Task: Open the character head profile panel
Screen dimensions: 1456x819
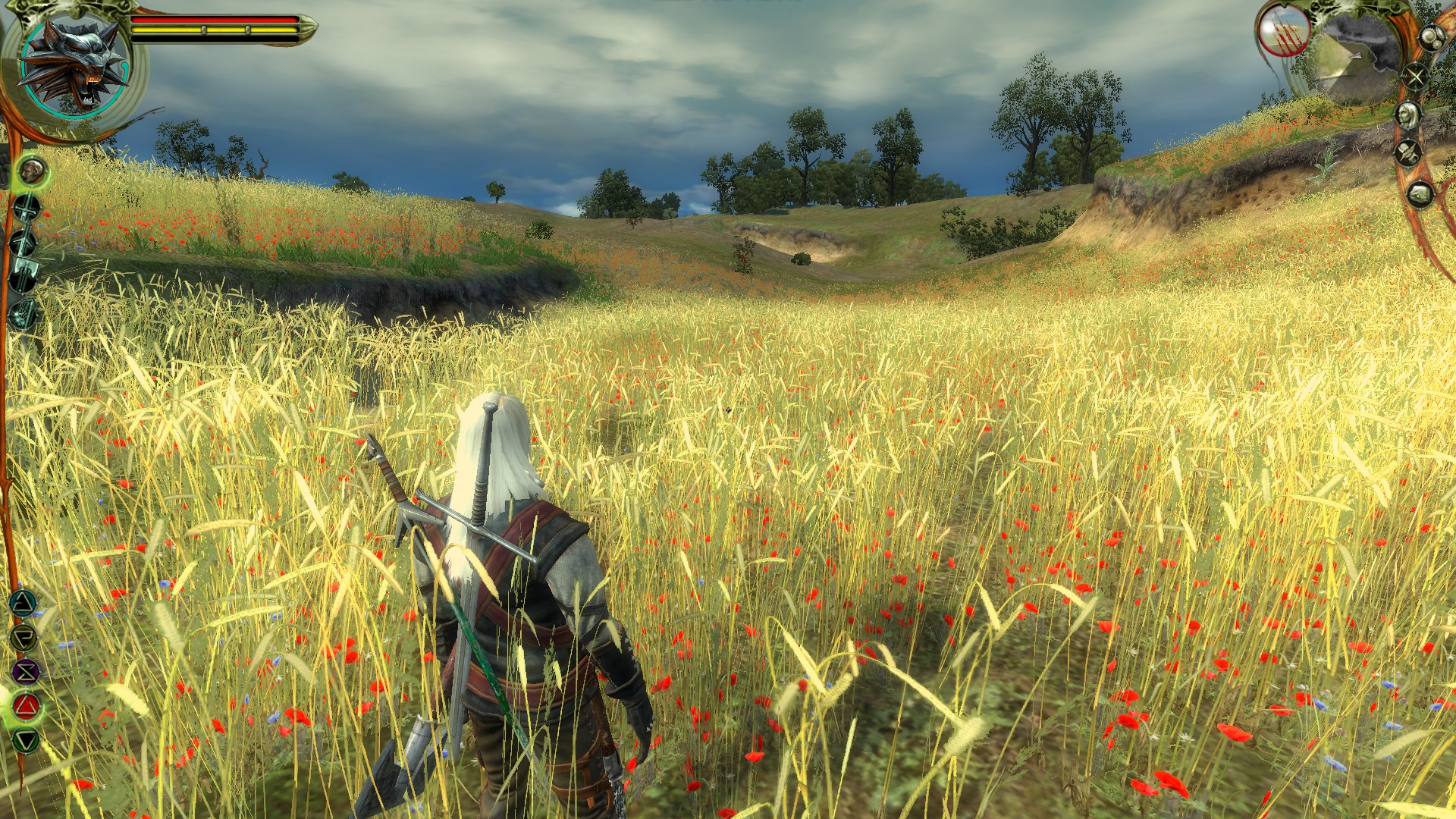Action: (1409, 115)
